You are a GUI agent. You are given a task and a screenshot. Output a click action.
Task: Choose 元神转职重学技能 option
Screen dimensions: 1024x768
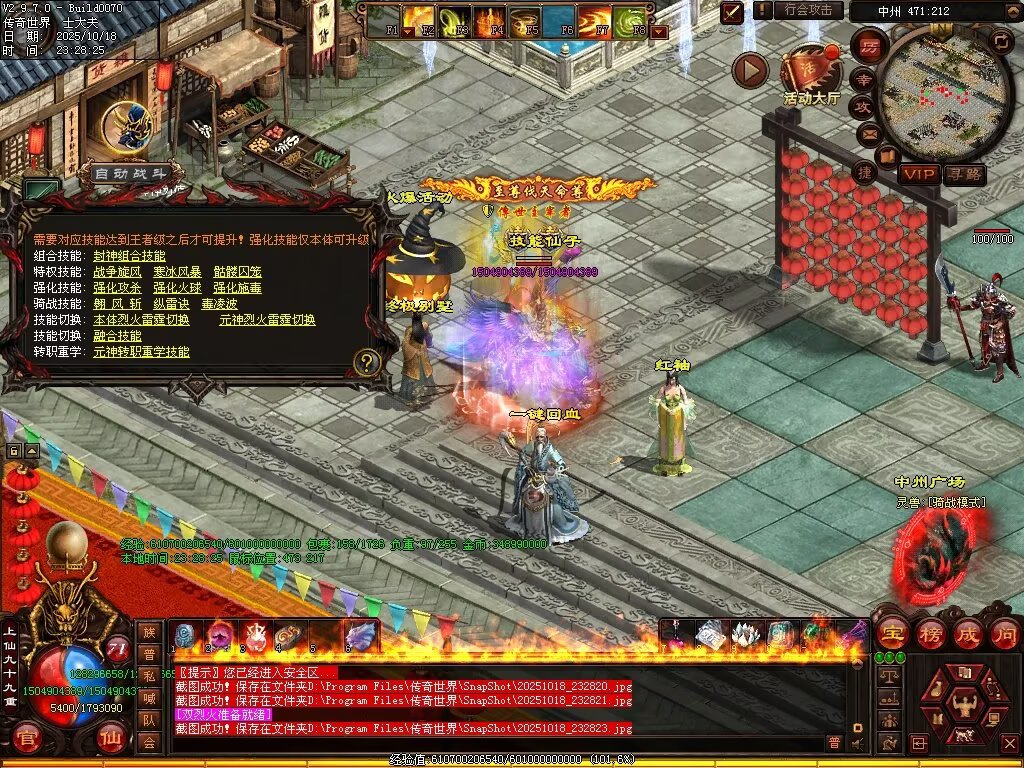point(141,352)
